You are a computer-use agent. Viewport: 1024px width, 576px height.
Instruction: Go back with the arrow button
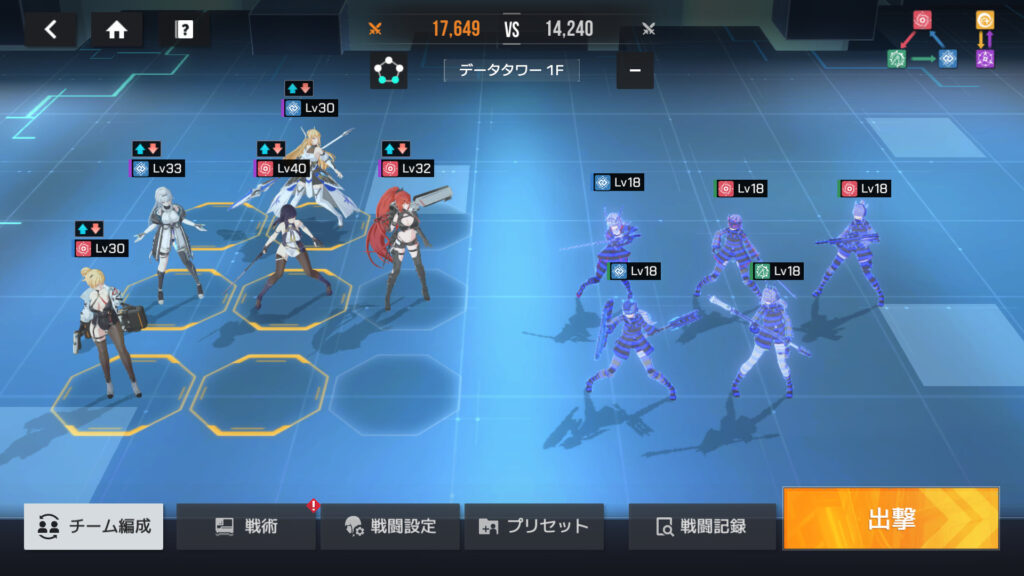pos(51,29)
